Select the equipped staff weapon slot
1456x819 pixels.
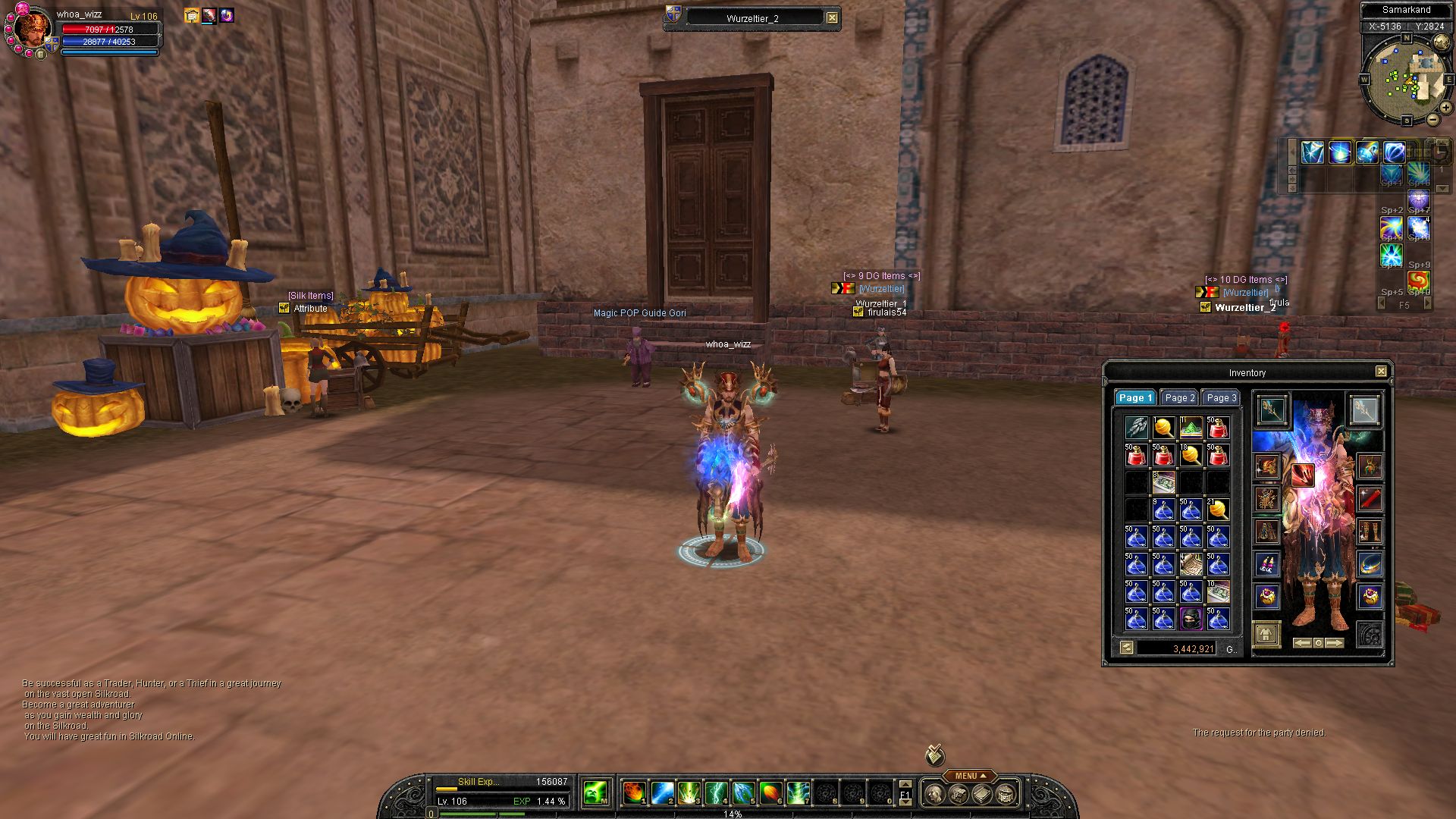pos(1271,410)
